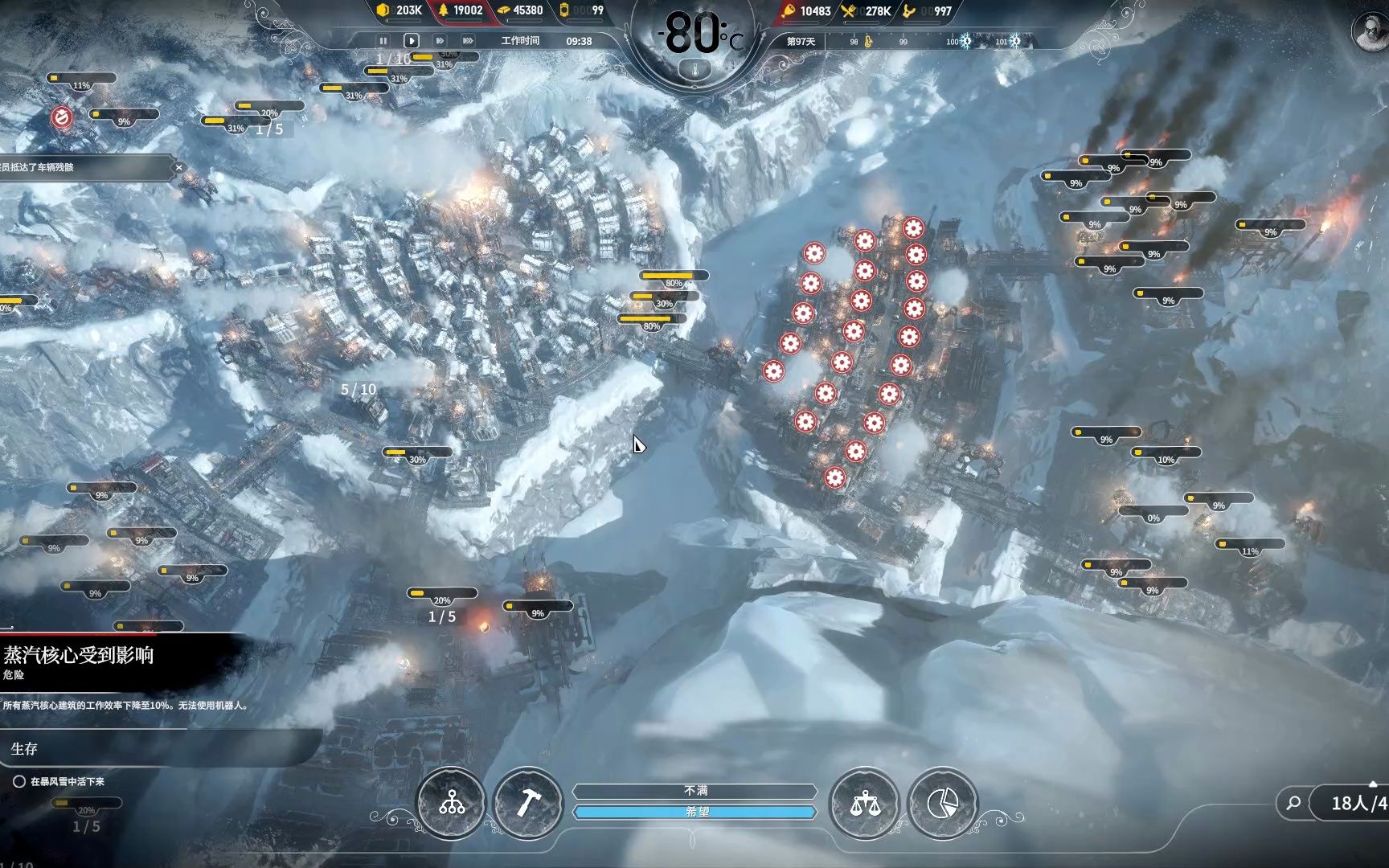The width and height of the screenshot is (1389, 868).
Task: Close the vehicle wreckage notification
Action: 178,167
